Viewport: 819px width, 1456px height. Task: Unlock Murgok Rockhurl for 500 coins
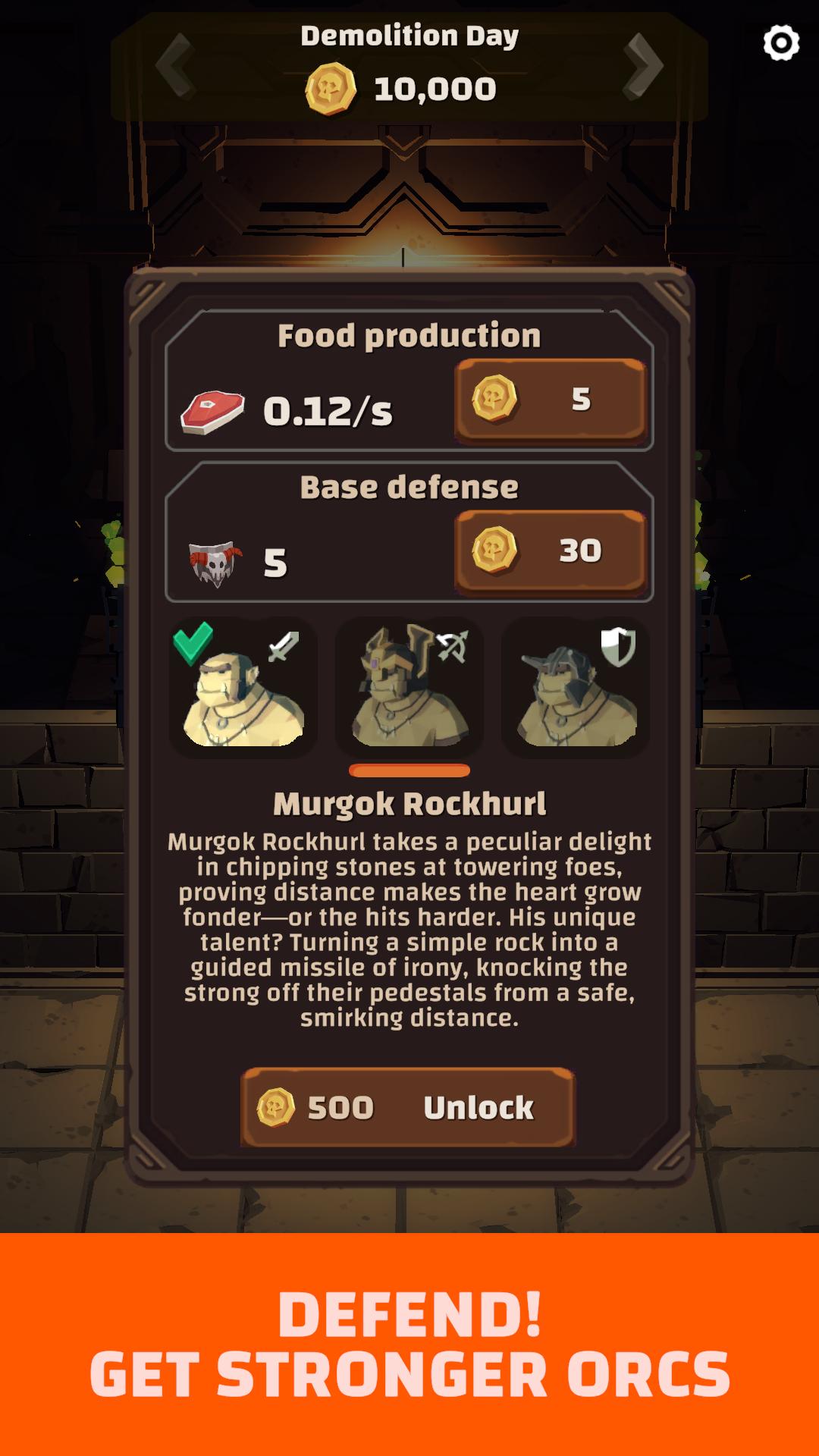pos(408,1107)
